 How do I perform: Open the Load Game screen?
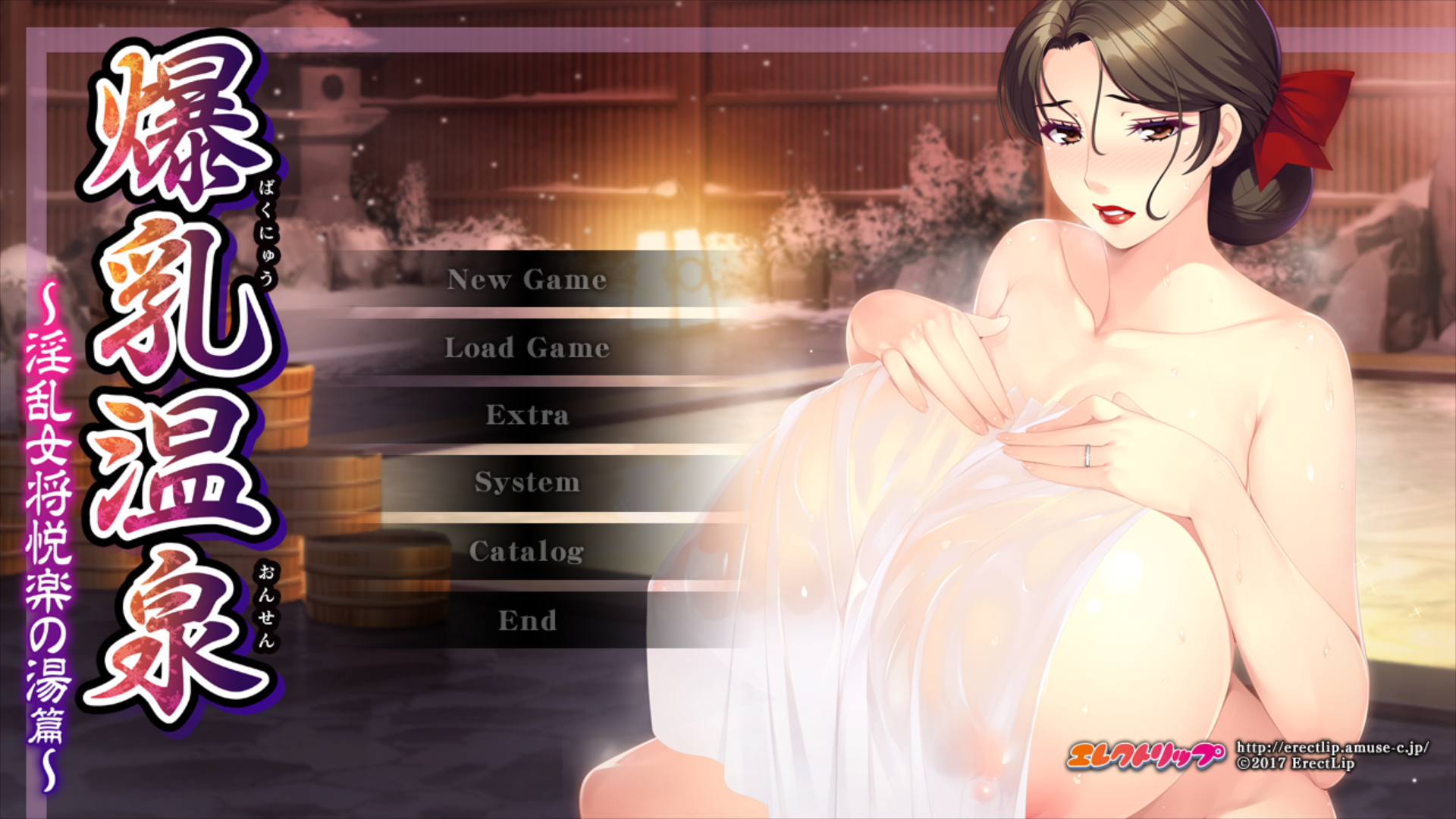pyautogui.click(x=526, y=348)
